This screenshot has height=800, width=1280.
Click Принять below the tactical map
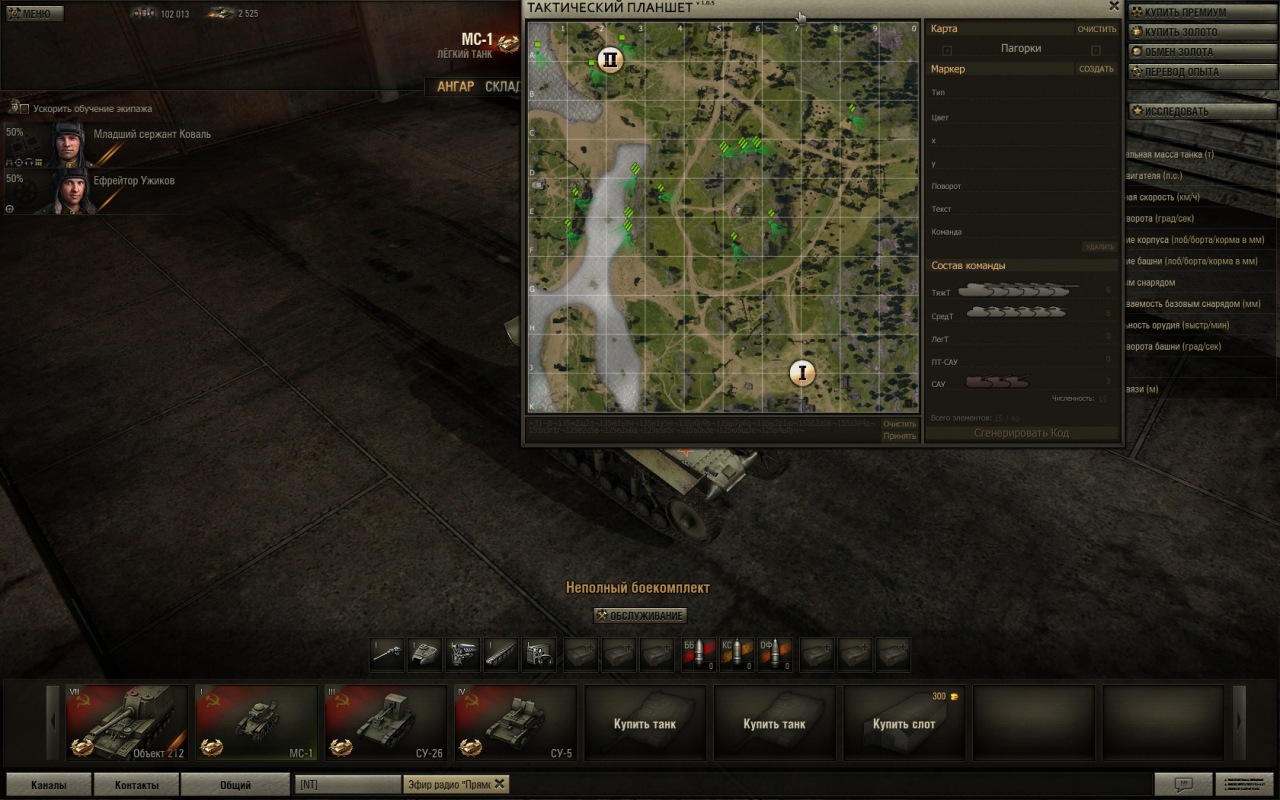(899, 436)
